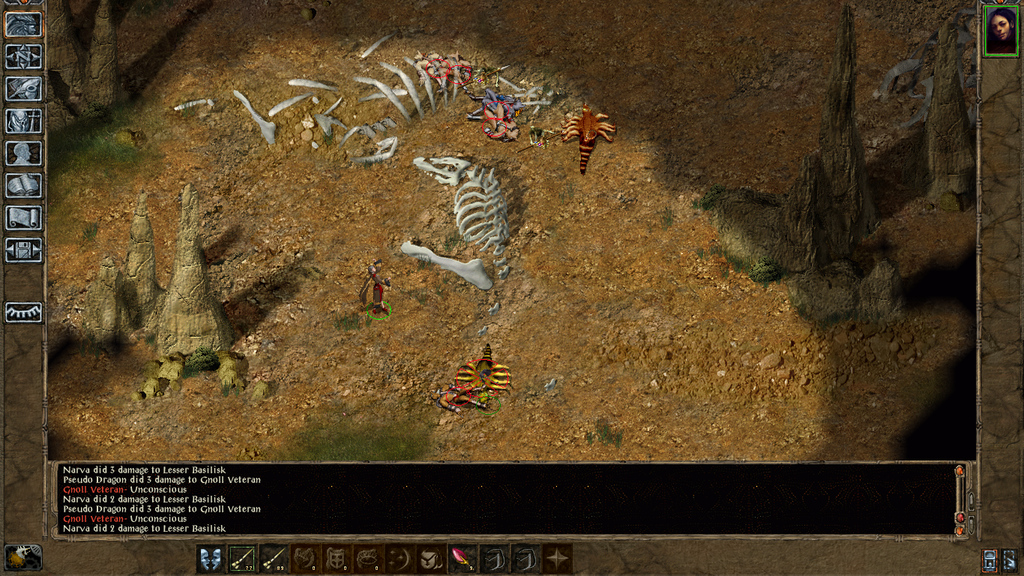Open the options menu with floppy disk icon
The height and width of the screenshot is (576, 1024).
pos(23,249)
